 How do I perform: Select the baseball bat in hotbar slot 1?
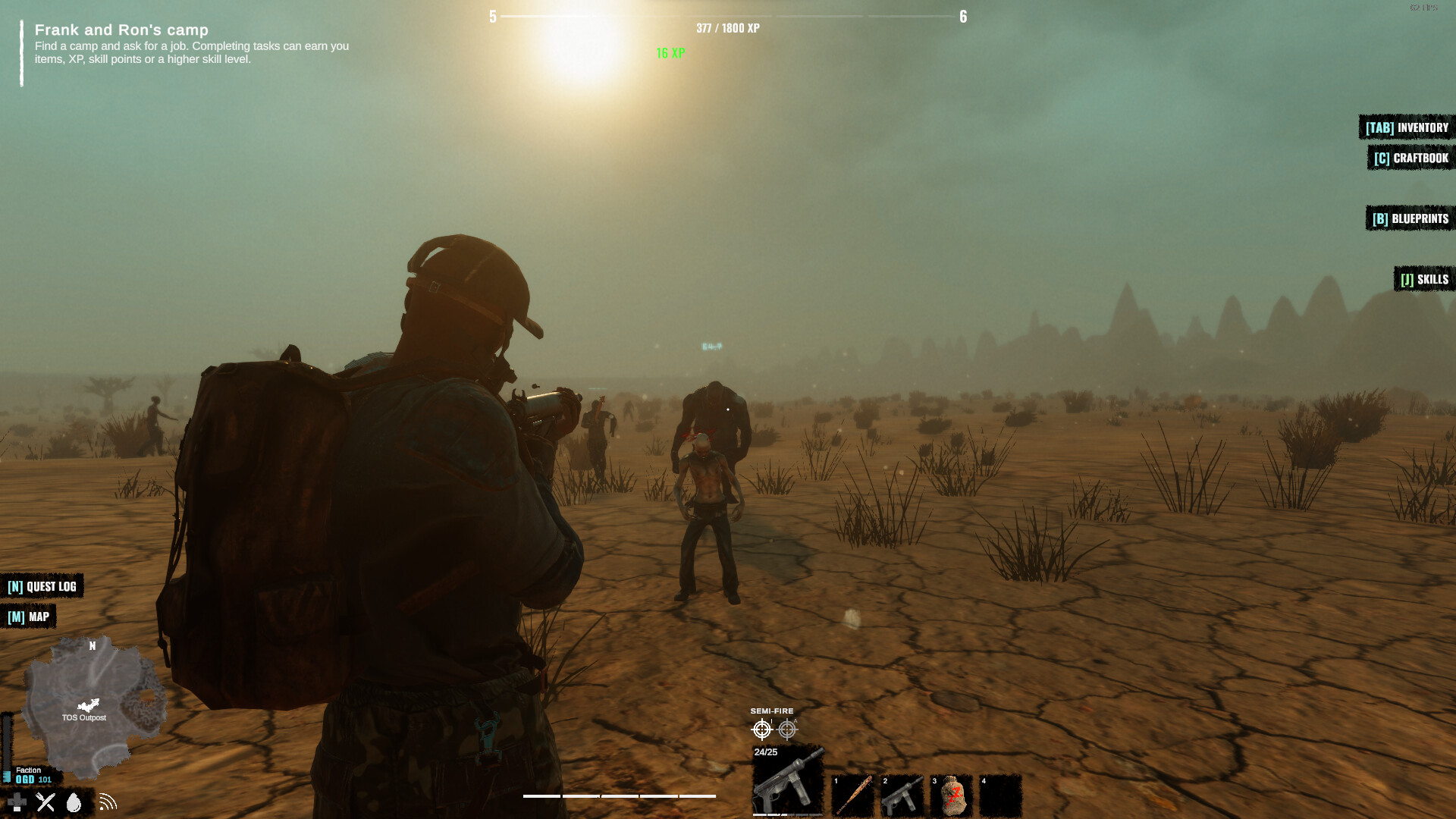click(854, 795)
